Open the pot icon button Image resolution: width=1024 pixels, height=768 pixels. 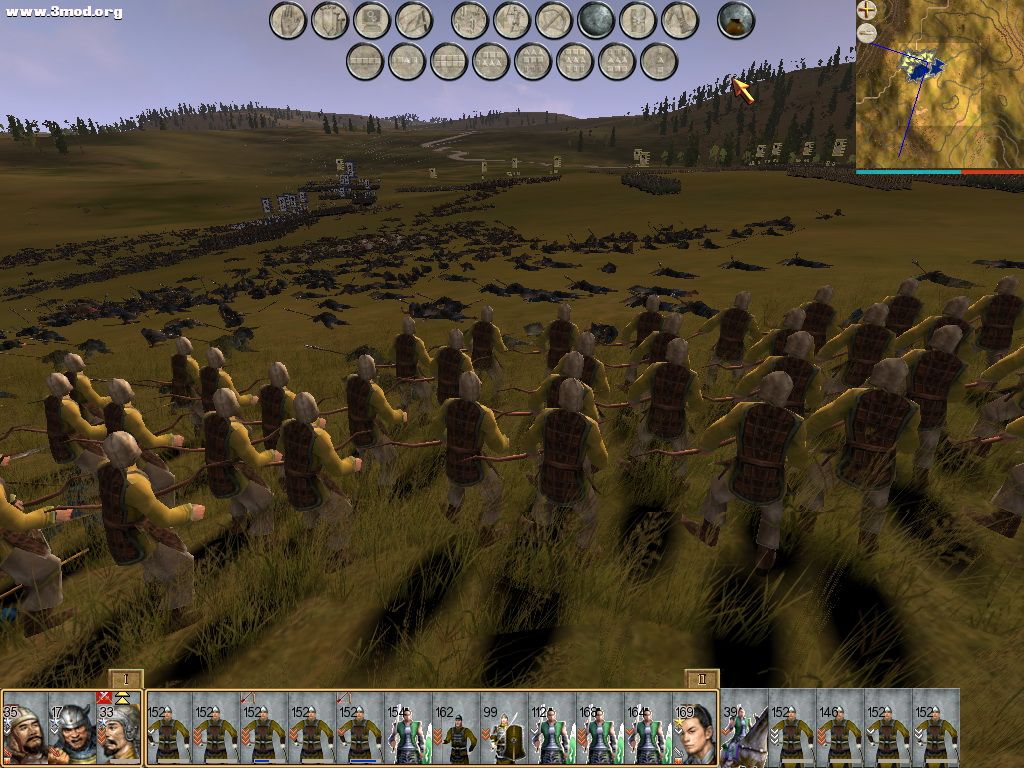coord(736,20)
